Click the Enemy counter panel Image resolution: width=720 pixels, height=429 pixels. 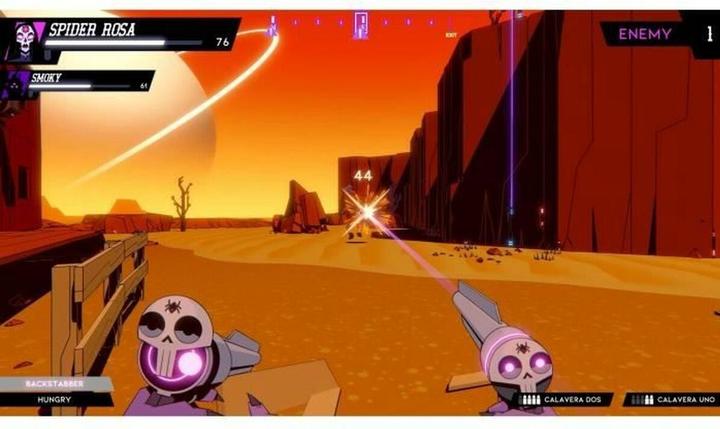click(658, 34)
